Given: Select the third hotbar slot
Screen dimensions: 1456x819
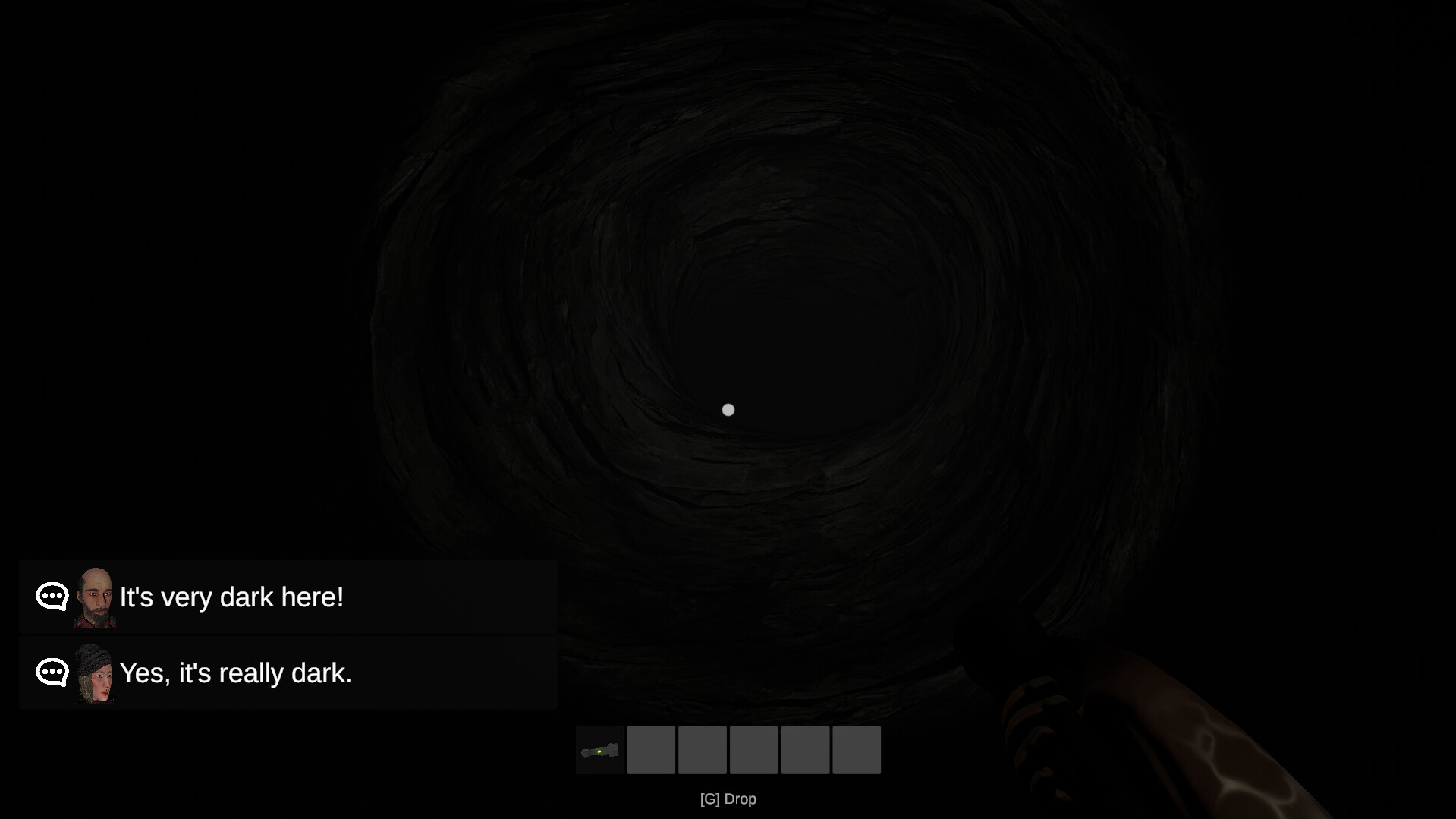Looking at the screenshot, I should [x=702, y=749].
